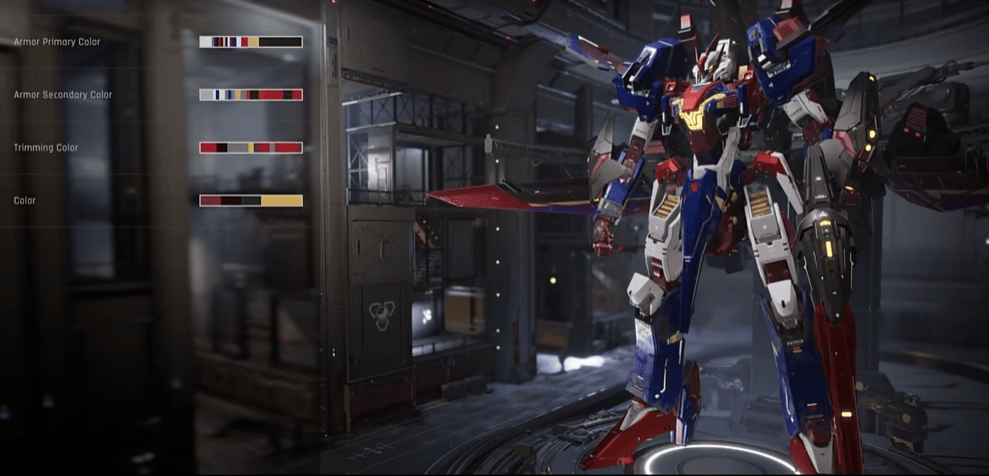Select the Armor Secondary Color palette bar

[251, 95]
